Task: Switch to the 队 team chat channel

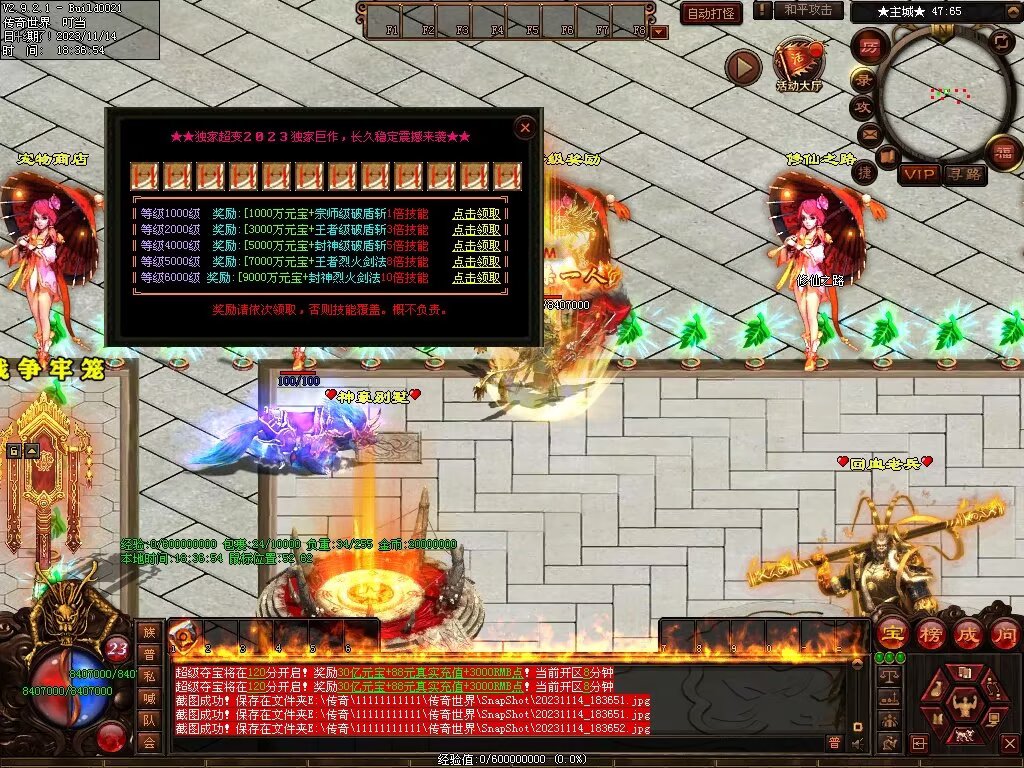Action: click(x=149, y=720)
